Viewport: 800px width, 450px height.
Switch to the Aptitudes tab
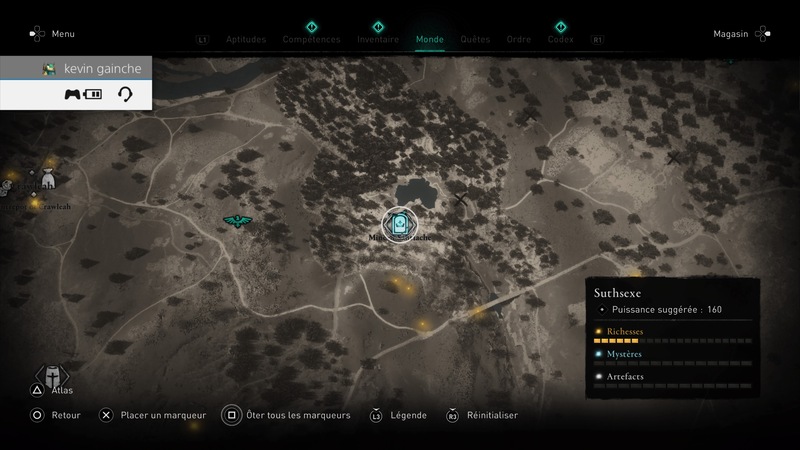tap(246, 40)
